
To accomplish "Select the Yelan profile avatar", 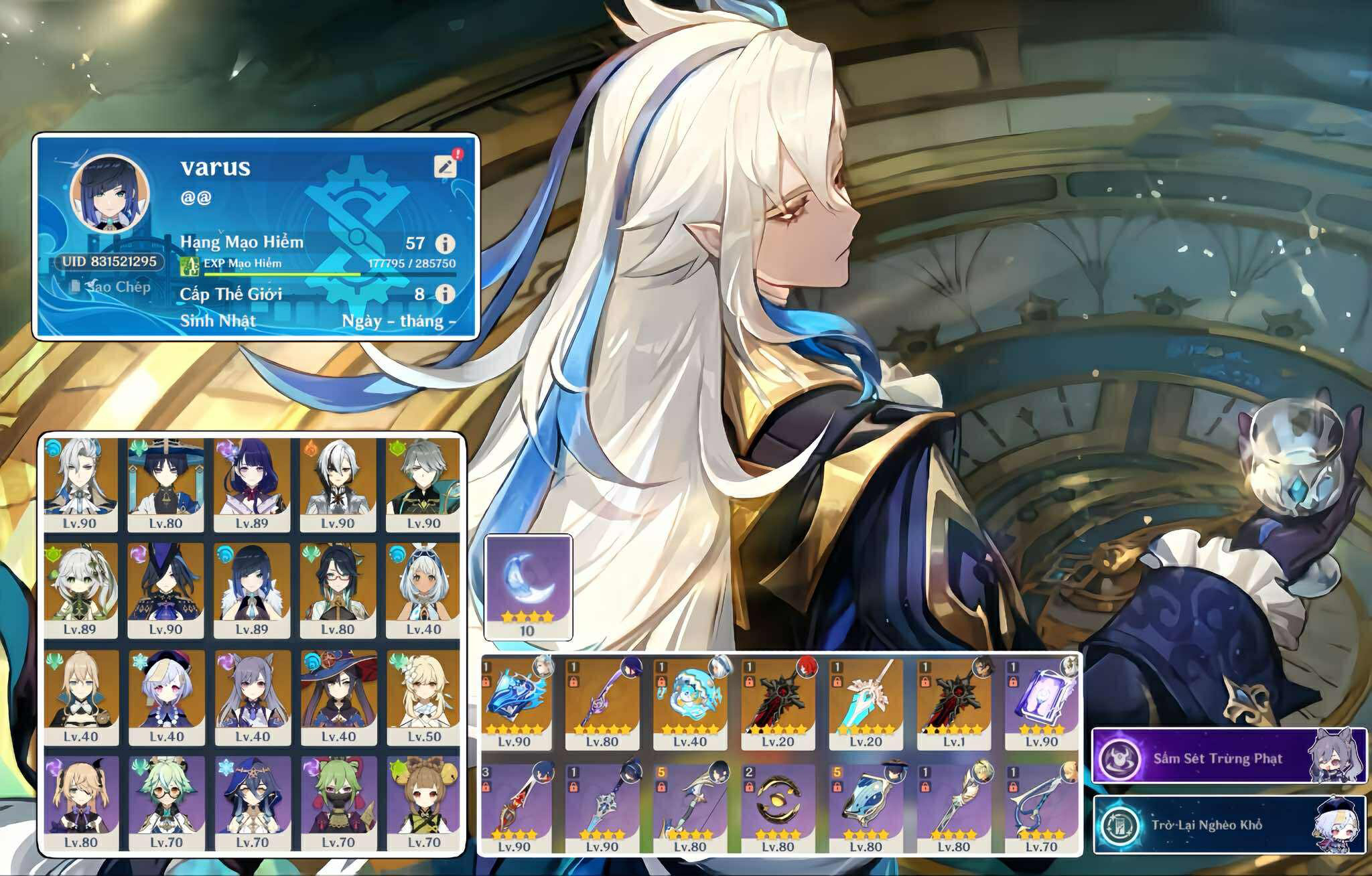I will coord(109,194).
